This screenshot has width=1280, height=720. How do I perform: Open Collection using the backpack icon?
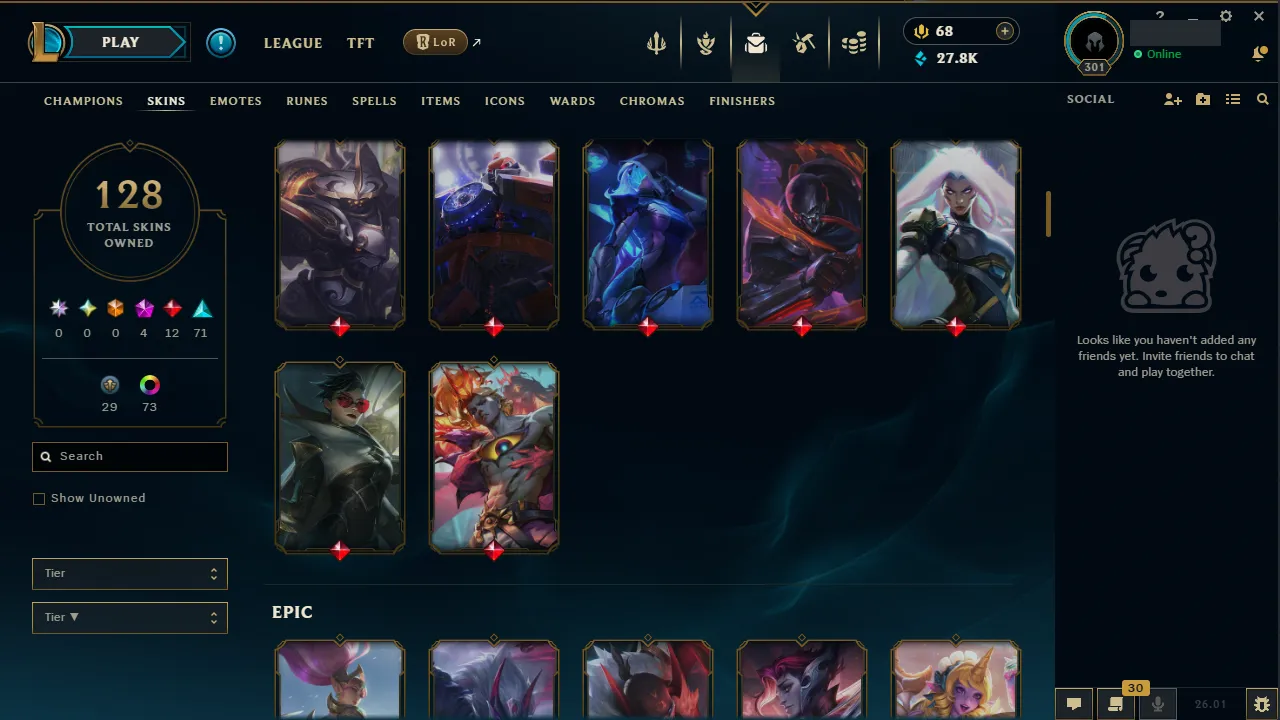click(756, 43)
